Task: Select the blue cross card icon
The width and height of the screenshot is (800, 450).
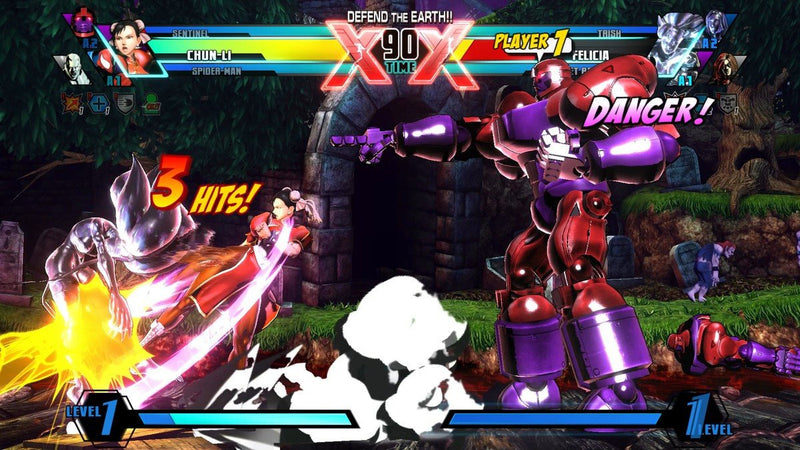Action: [97, 100]
